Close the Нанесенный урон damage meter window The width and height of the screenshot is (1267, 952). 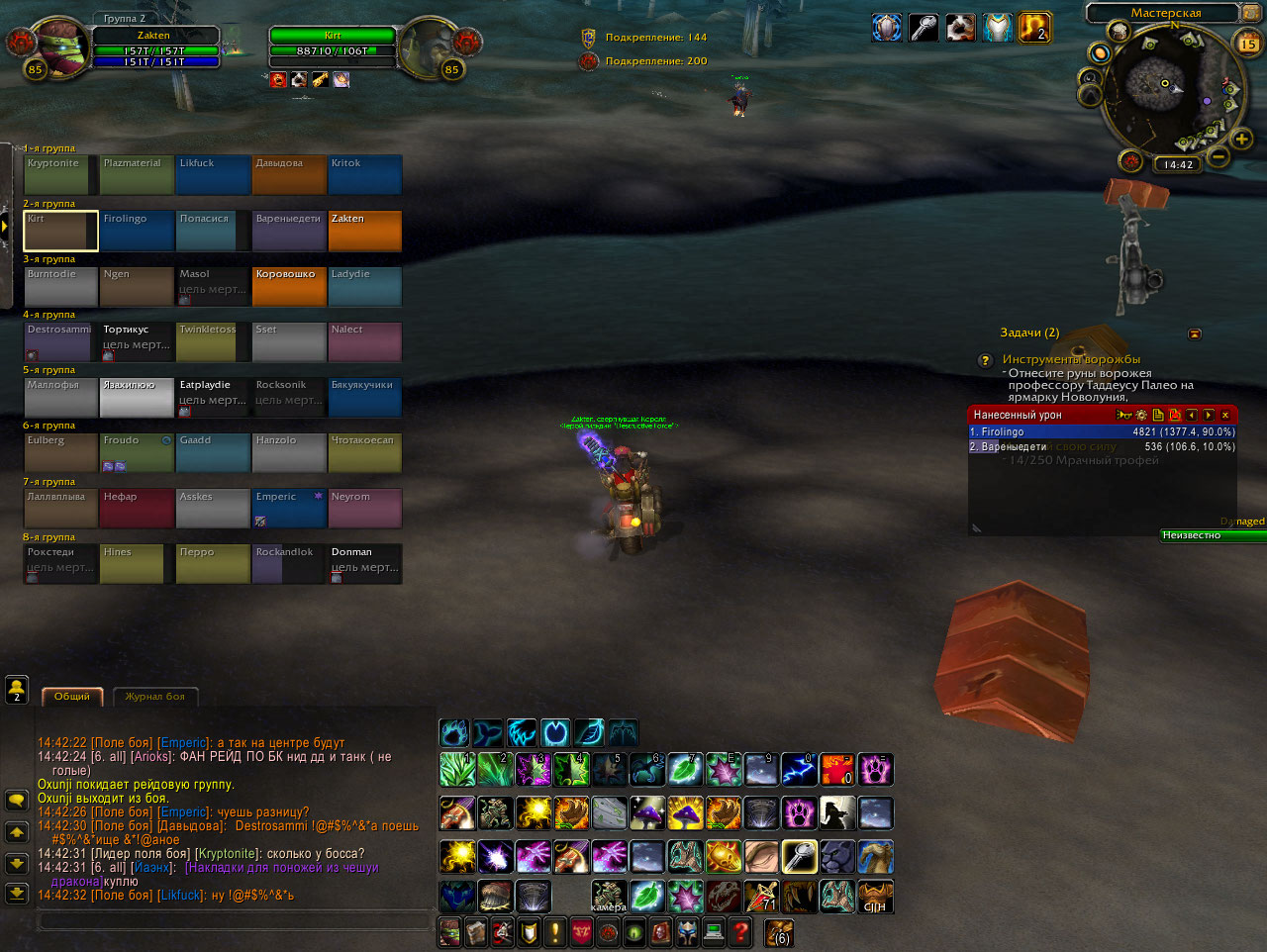click(x=1225, y=416)
